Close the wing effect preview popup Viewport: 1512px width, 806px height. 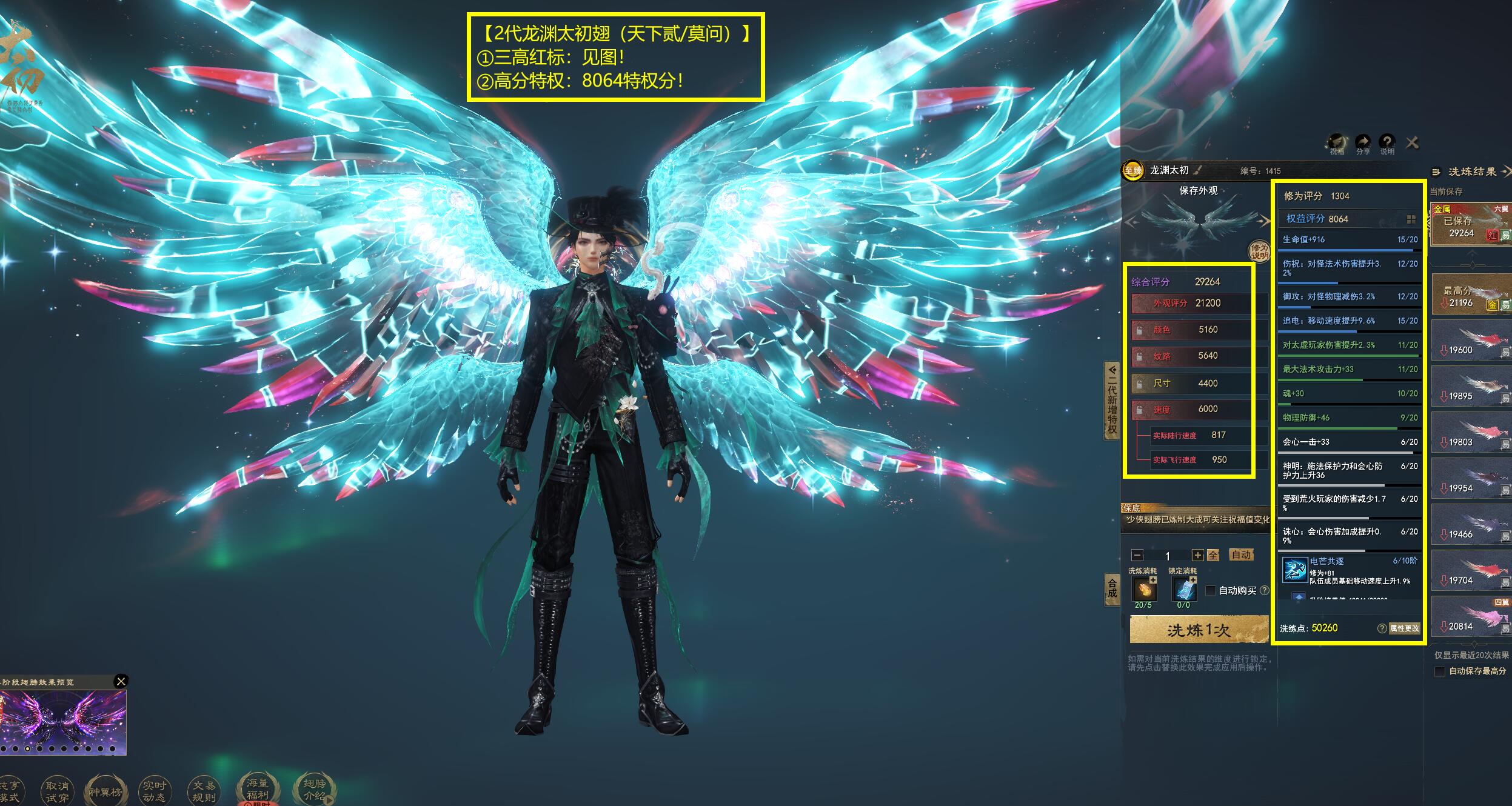pos(121,681)
